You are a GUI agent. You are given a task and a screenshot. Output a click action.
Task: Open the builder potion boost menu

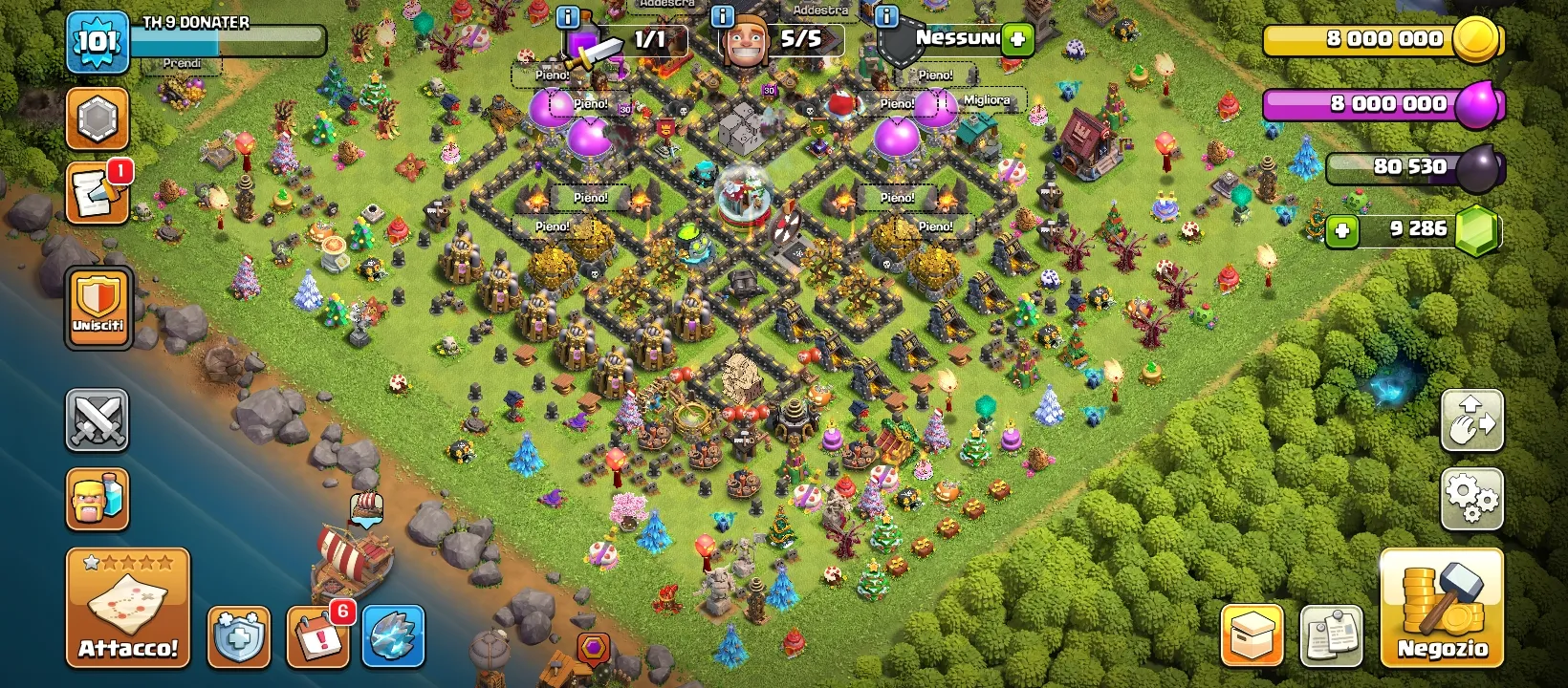pyautogui.click(x=97, y=499)
